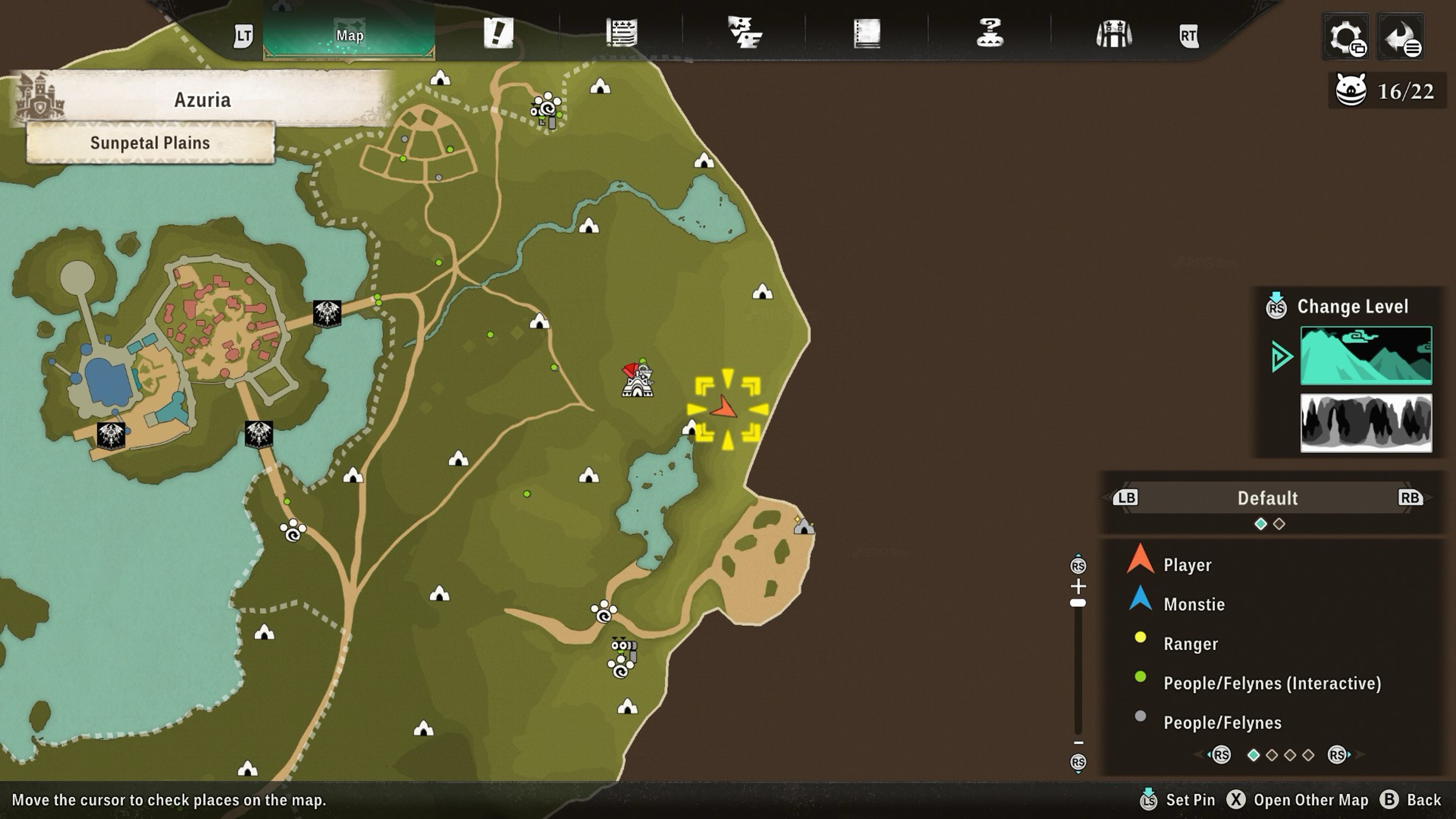Adjust the map zoom slider handle
The image size is (1456, 819).
coord(1078,603)
